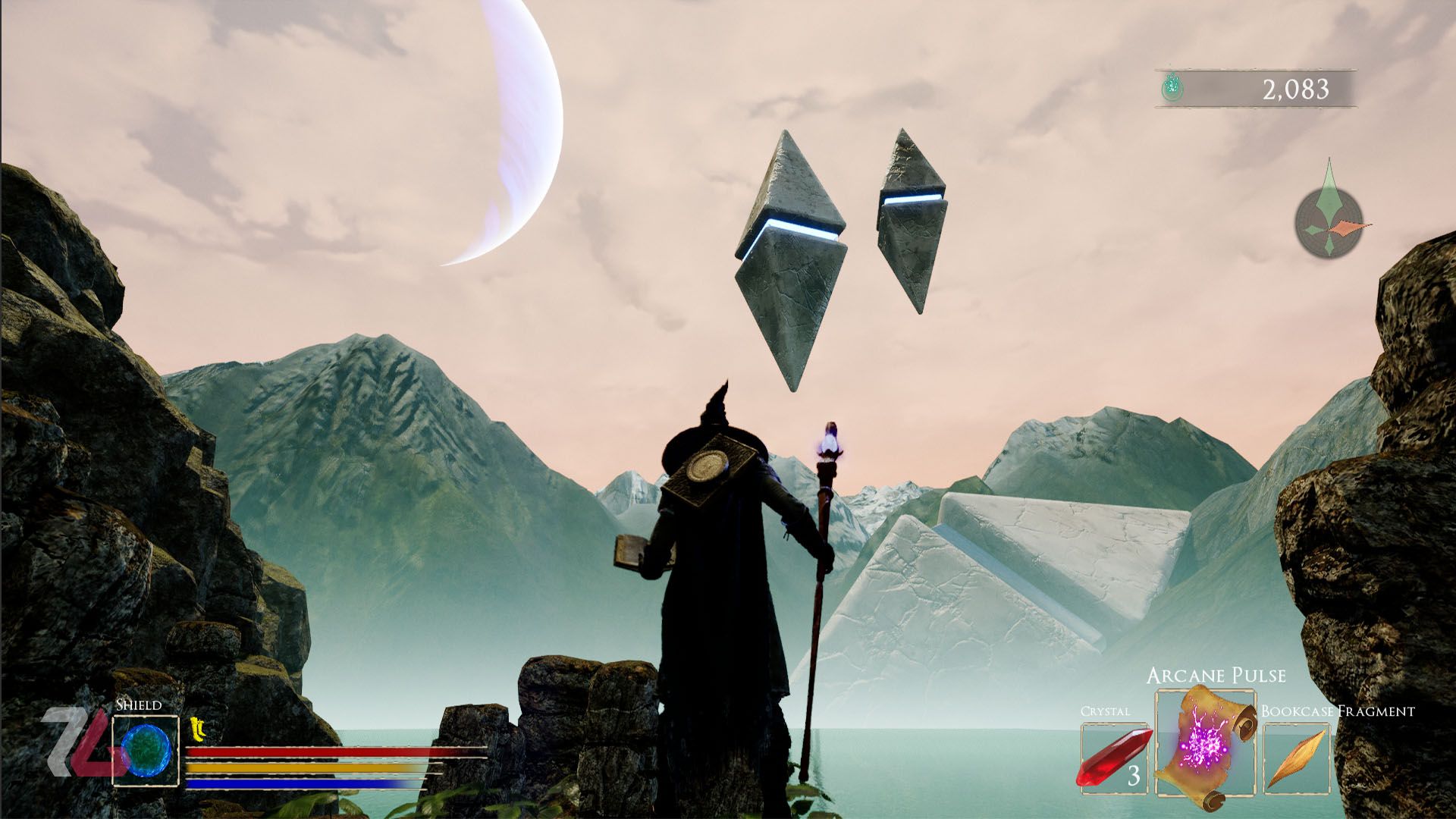Select the Bookcase Fragment slot
1456x819 pixels.
tap(1296, 758)
